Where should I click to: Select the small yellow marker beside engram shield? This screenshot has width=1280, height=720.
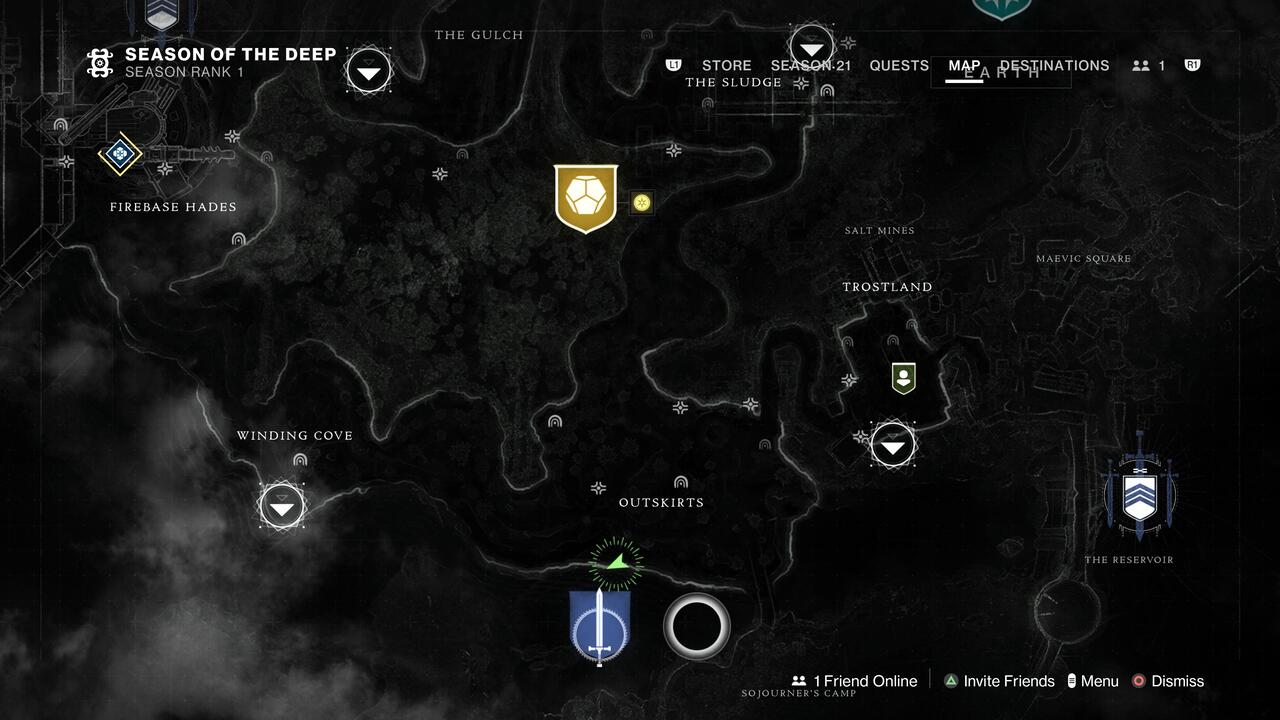pyautogui.click(x=642, y=203)
